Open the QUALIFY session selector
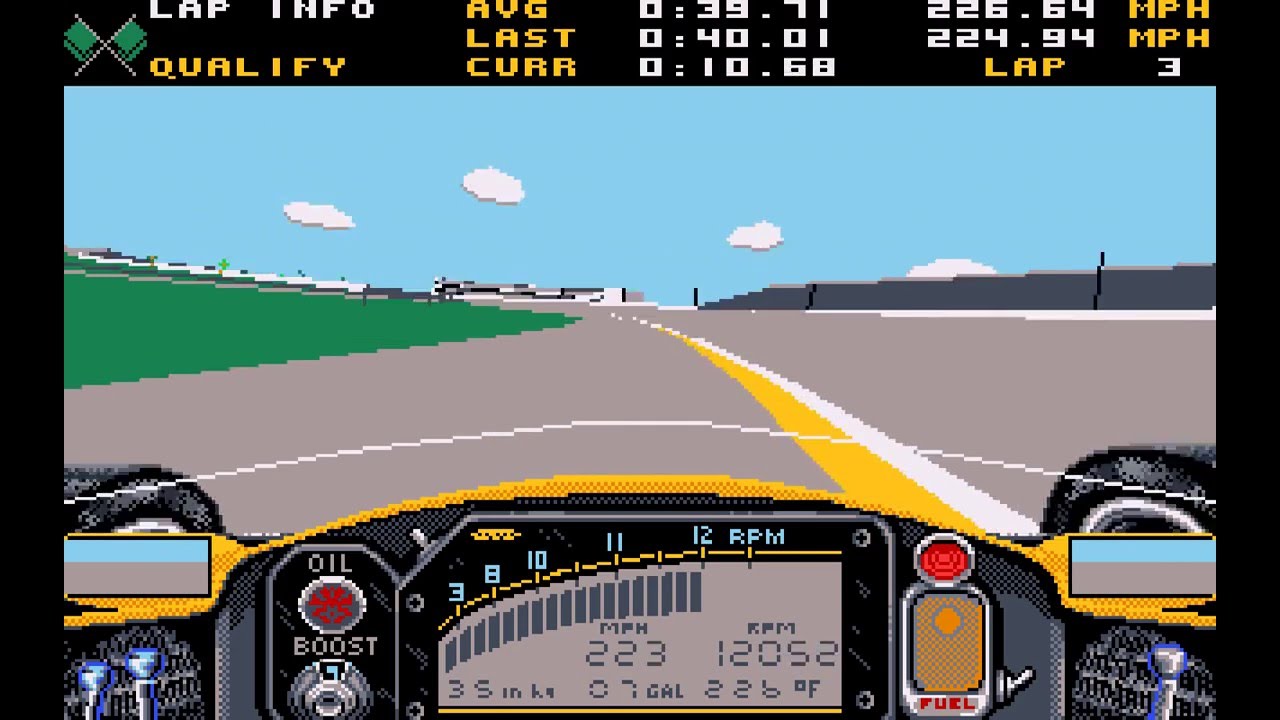Image resolution: width=1280 pixels, height=720 pixels. point(247,67)
